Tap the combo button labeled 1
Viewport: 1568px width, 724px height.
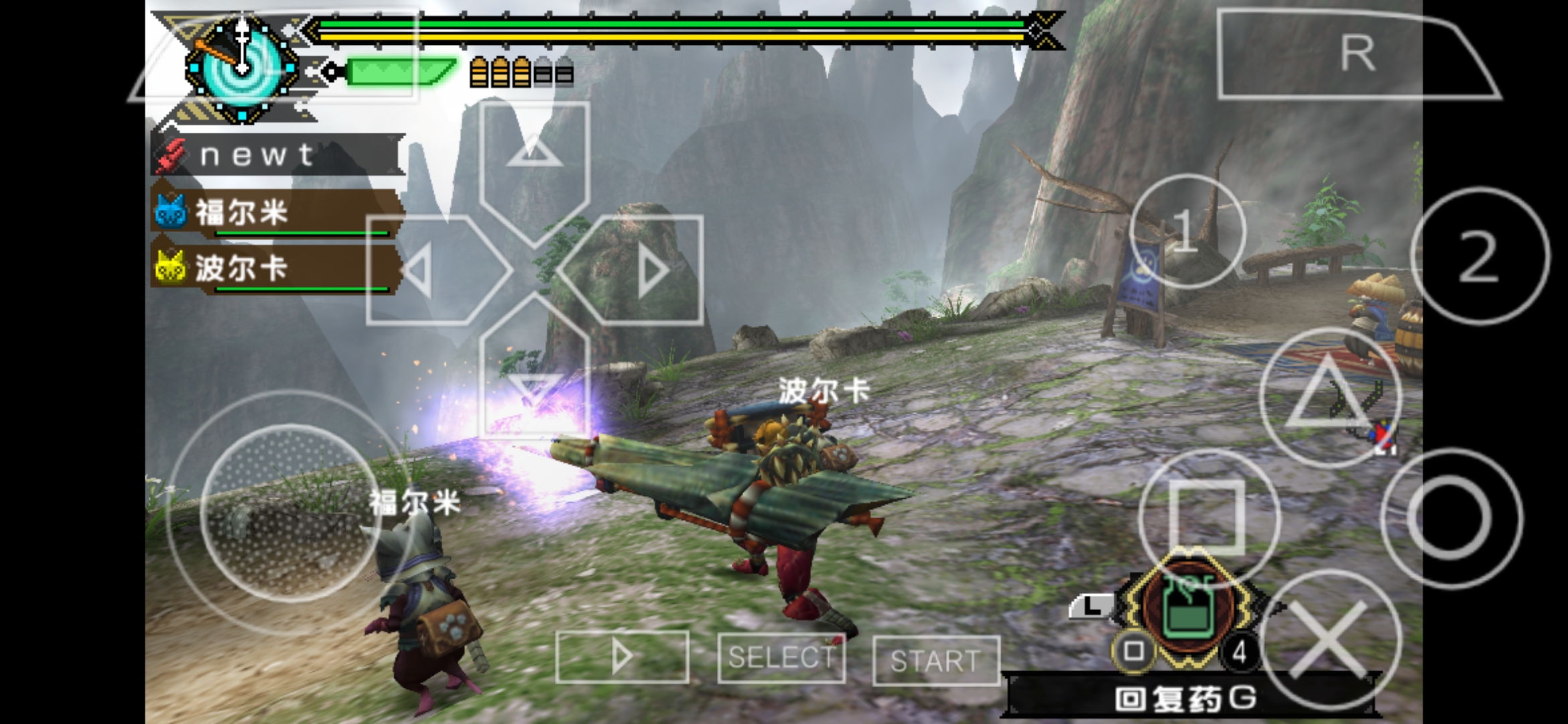point(1187,231)
